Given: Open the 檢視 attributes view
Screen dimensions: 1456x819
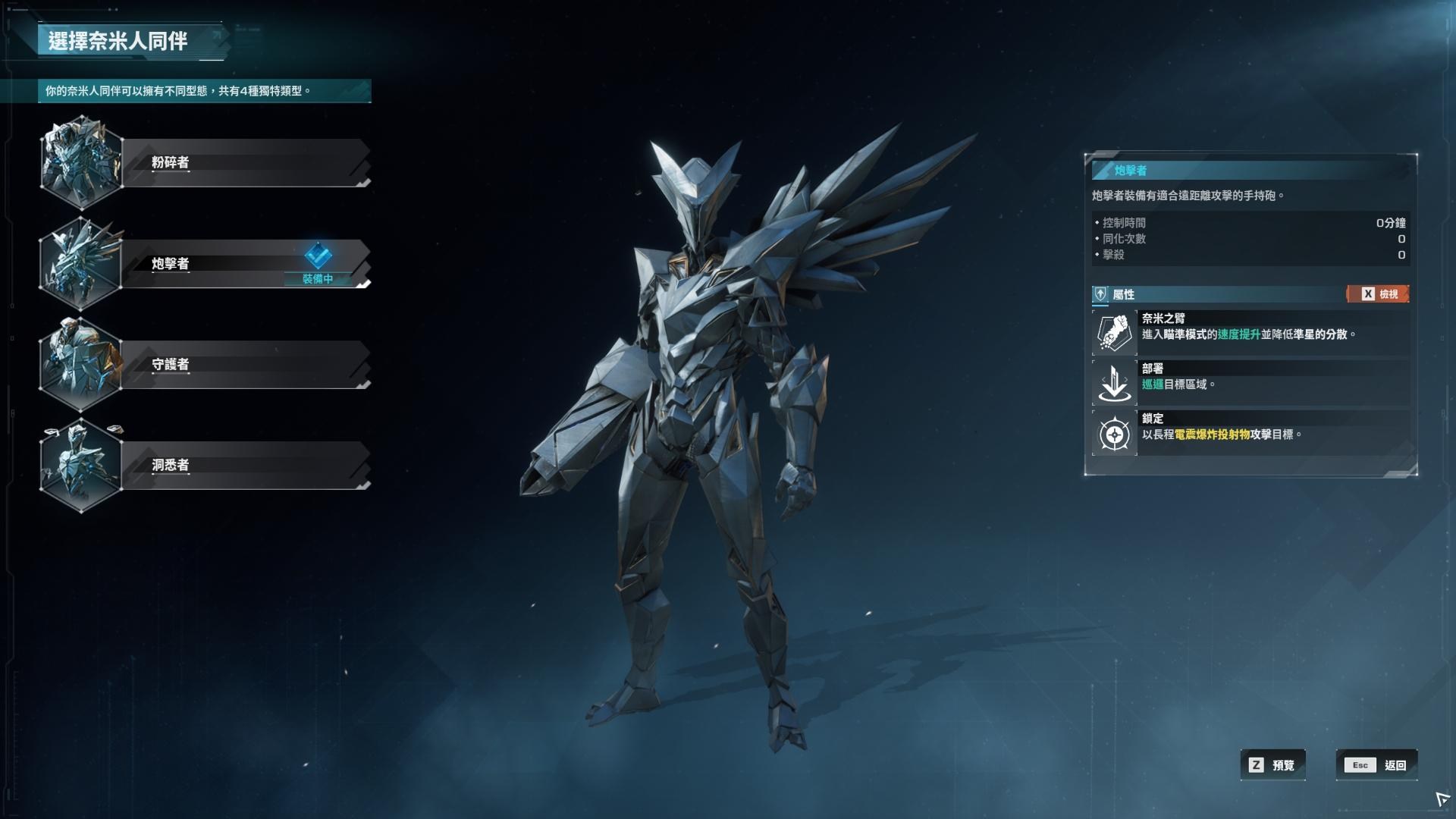Looking at the screenshot, I should 1379,294.
